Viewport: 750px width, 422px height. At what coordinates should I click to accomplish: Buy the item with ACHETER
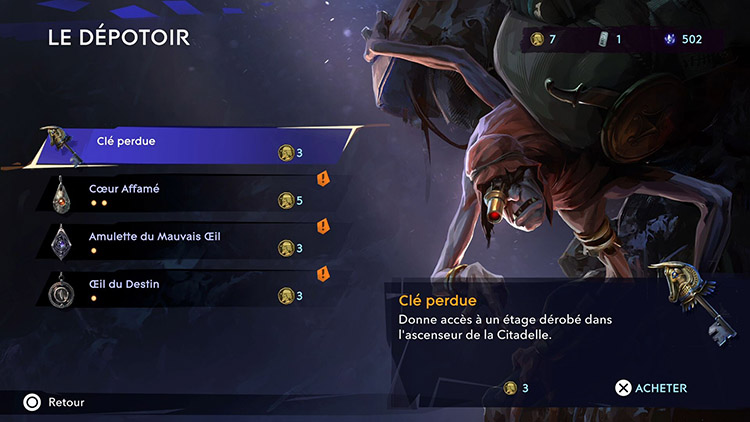(x=651, y=388)
